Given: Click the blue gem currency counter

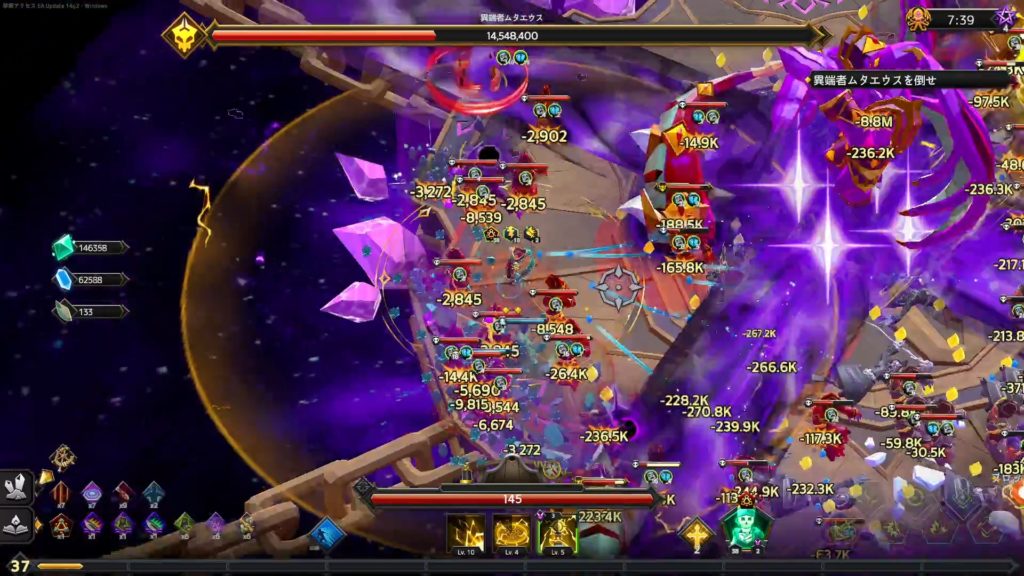Looking at the screenshot, I should point(90,279).
